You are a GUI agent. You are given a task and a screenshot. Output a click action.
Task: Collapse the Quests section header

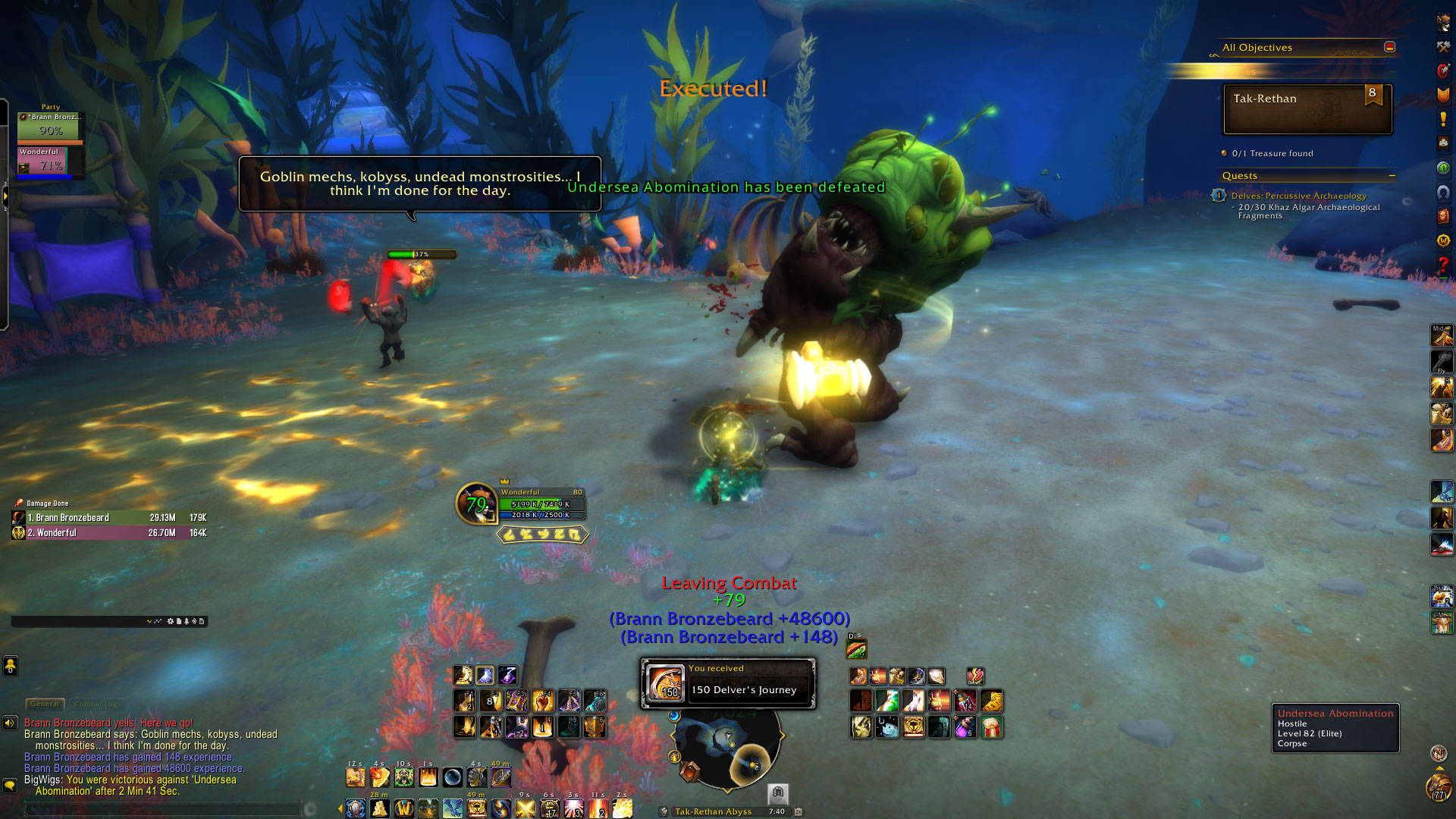(x=1392, y=176)
